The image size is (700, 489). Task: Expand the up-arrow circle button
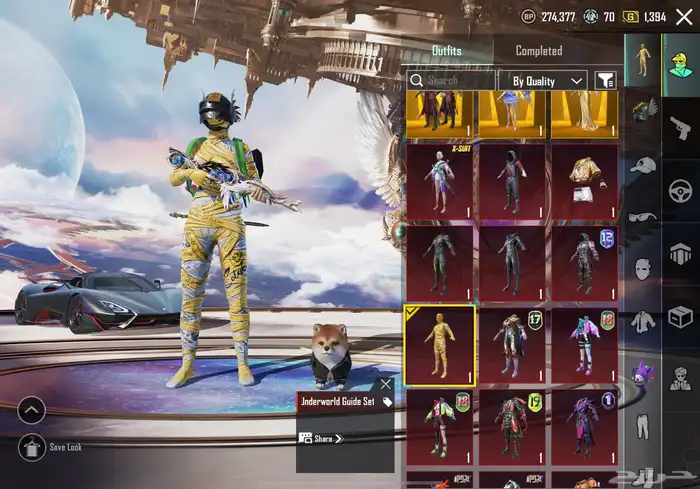pos(31,410)
